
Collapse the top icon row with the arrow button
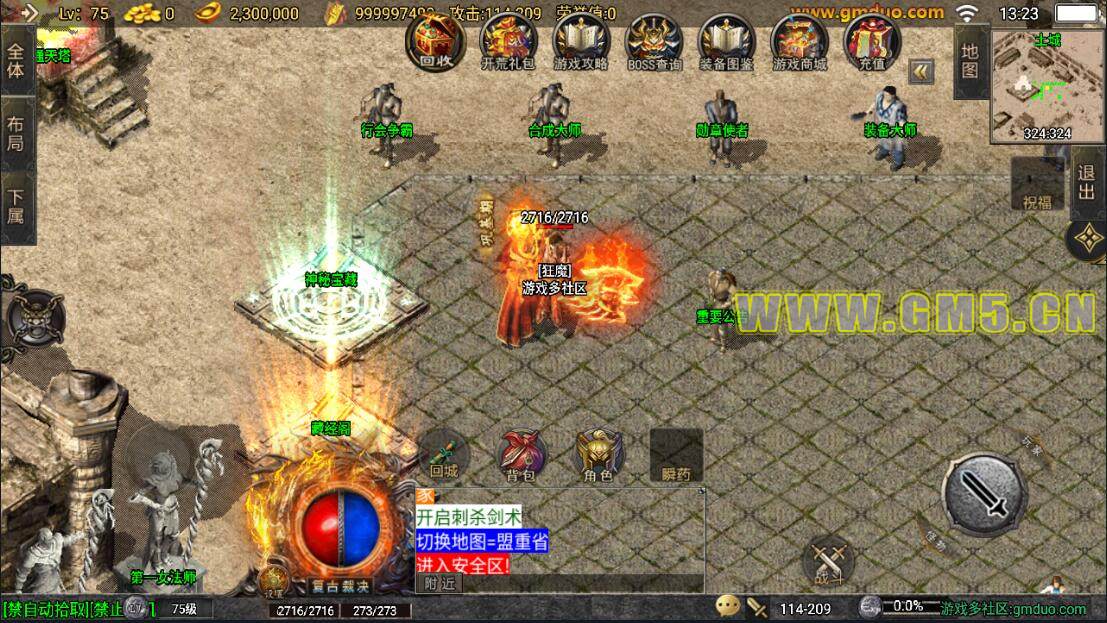tap(921, 71)
